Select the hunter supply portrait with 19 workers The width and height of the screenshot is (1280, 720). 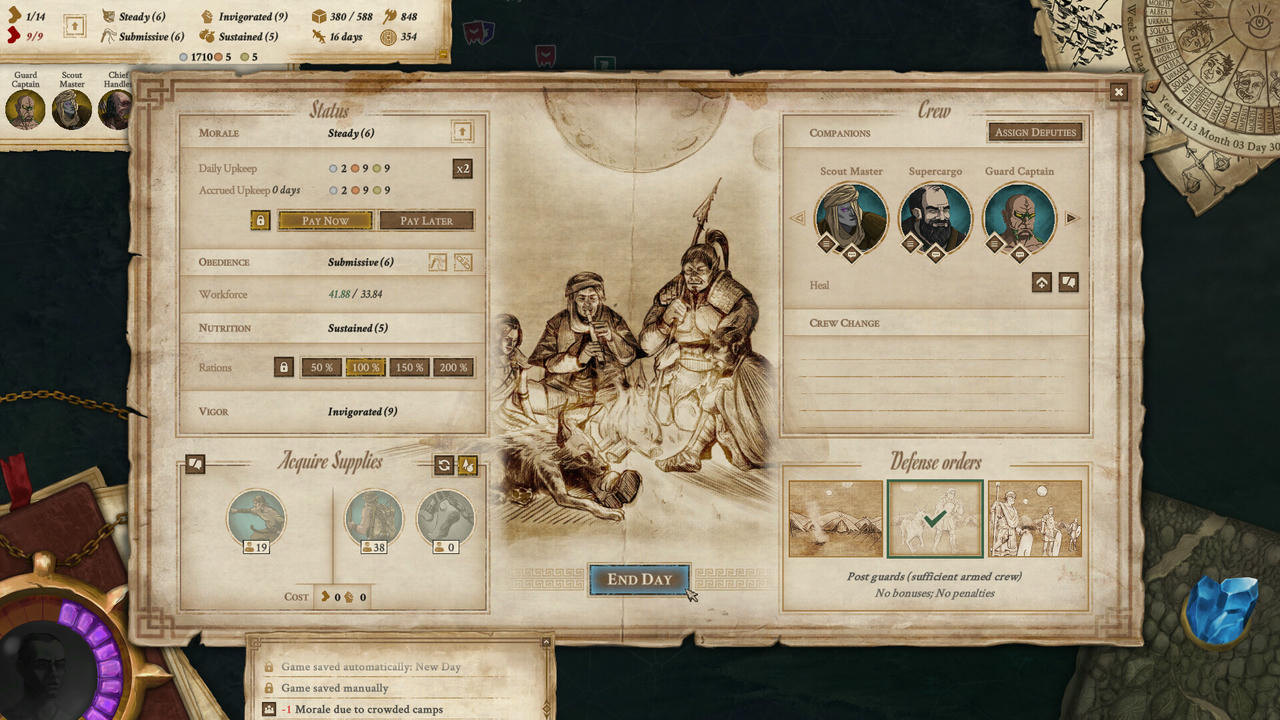pyautogui.click(x=257, y=518)
